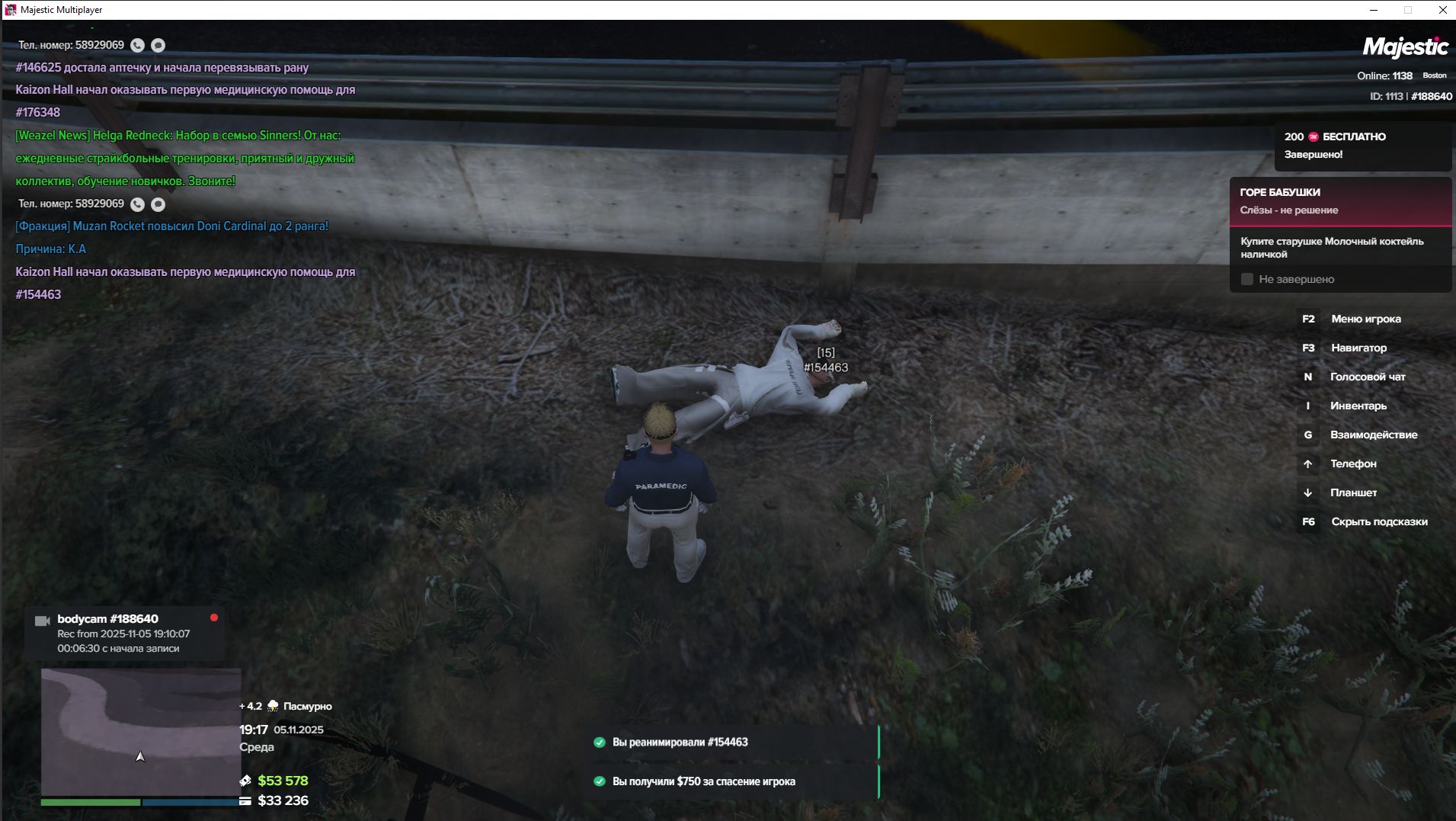This screenshot has height=821, width=1456.
Task: Minimize the Majestic Multiplayer window
Action: 1374,10
